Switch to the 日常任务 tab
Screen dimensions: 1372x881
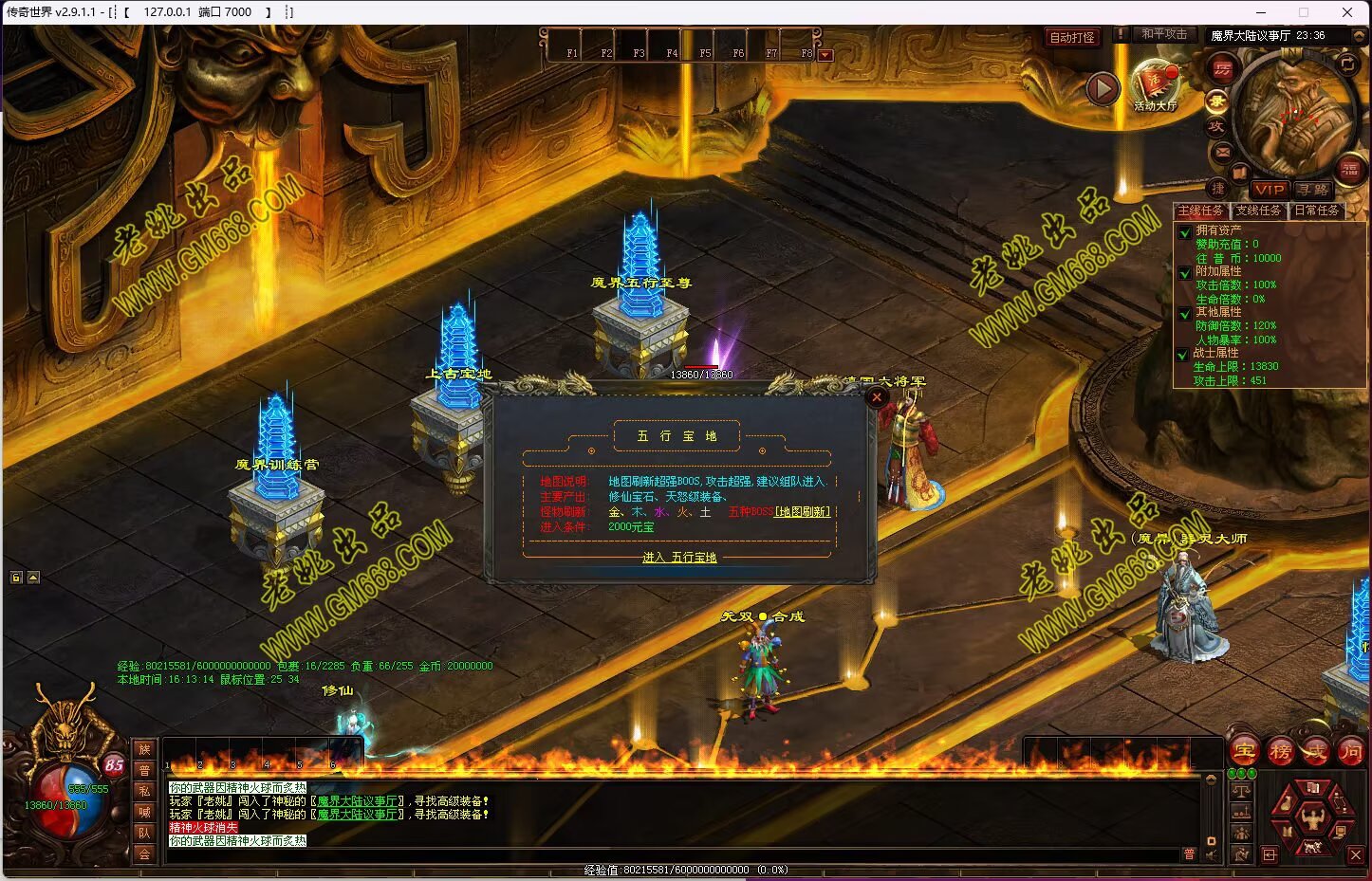(x=1317, y=211)
